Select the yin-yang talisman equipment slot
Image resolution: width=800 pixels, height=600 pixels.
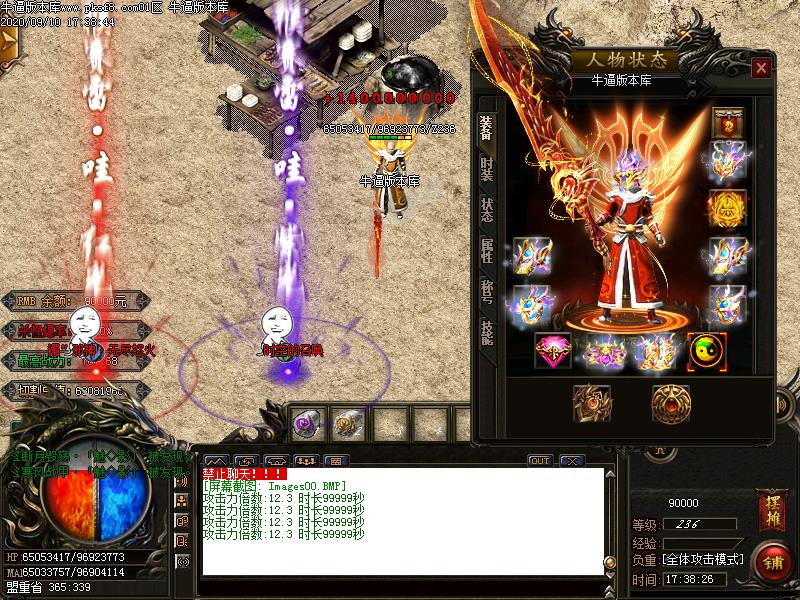(x=707, y=350)
